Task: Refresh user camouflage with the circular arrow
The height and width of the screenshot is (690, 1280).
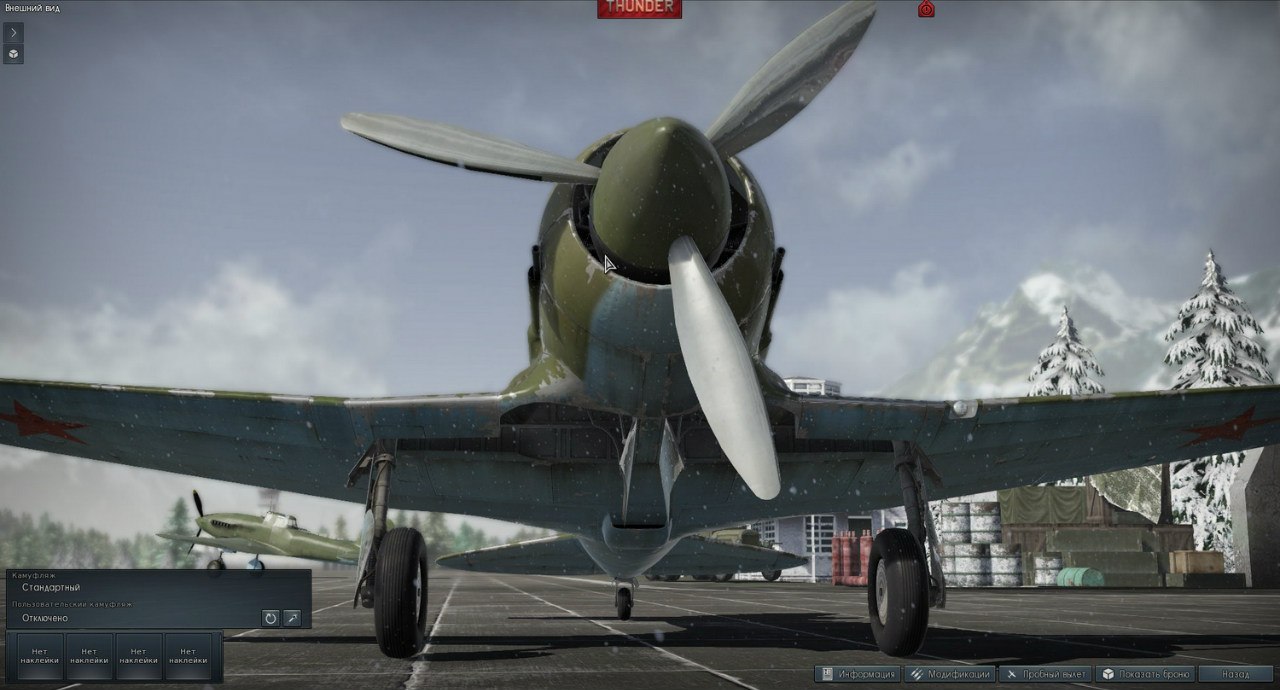Action: click(270, 618)
